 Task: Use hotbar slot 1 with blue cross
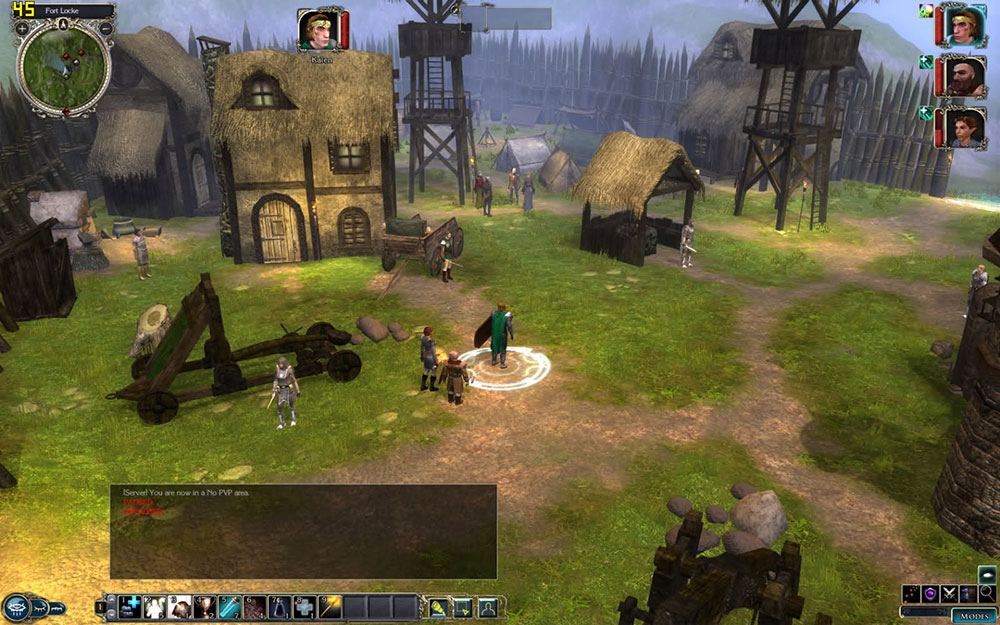click(131, 607)
